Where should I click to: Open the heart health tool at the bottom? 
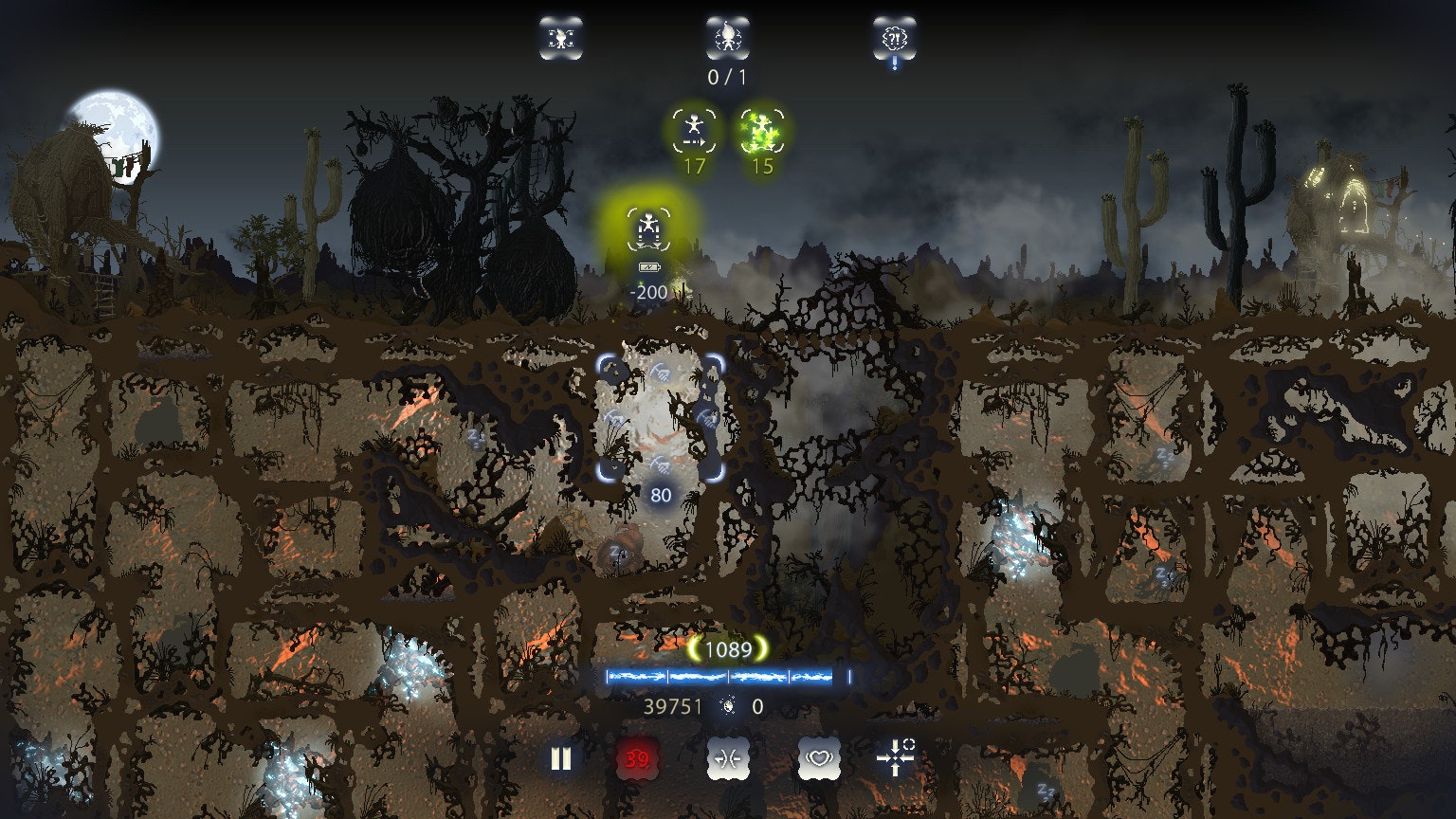(818, 758)
